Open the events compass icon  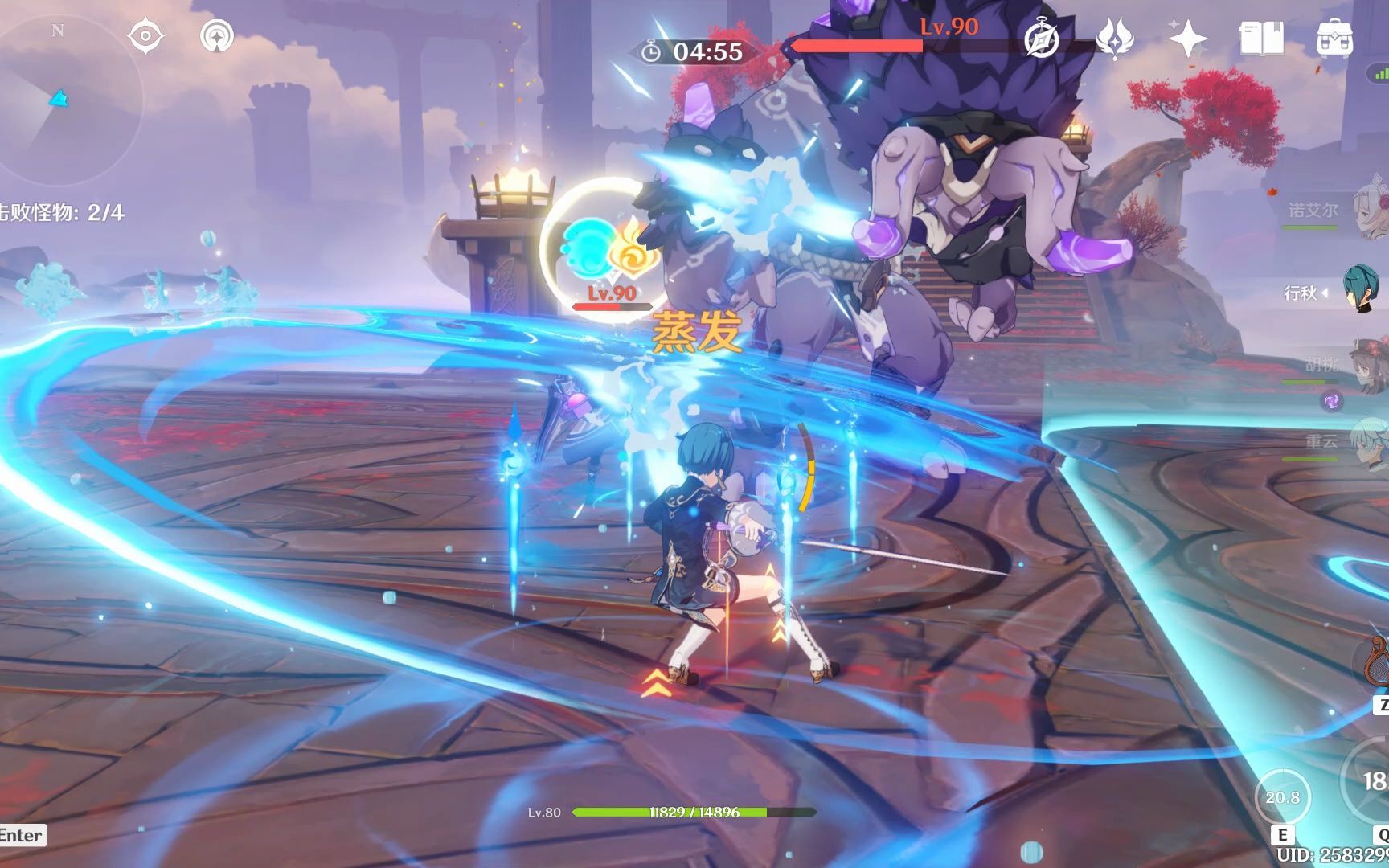click(x=1042, y=39)
